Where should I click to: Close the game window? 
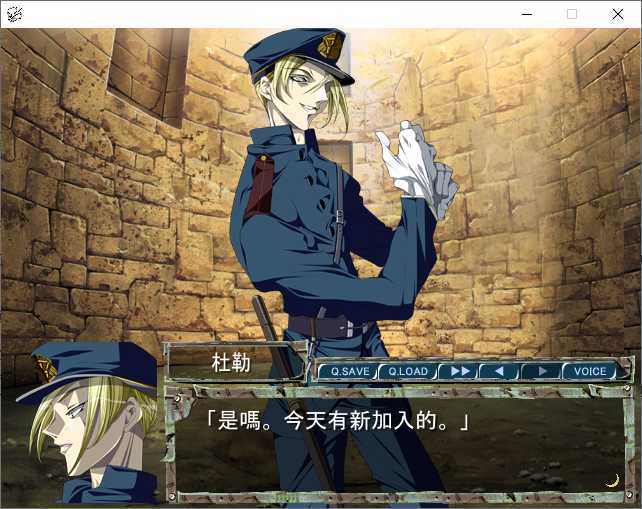pyautogui.click(x=617, y=14)
